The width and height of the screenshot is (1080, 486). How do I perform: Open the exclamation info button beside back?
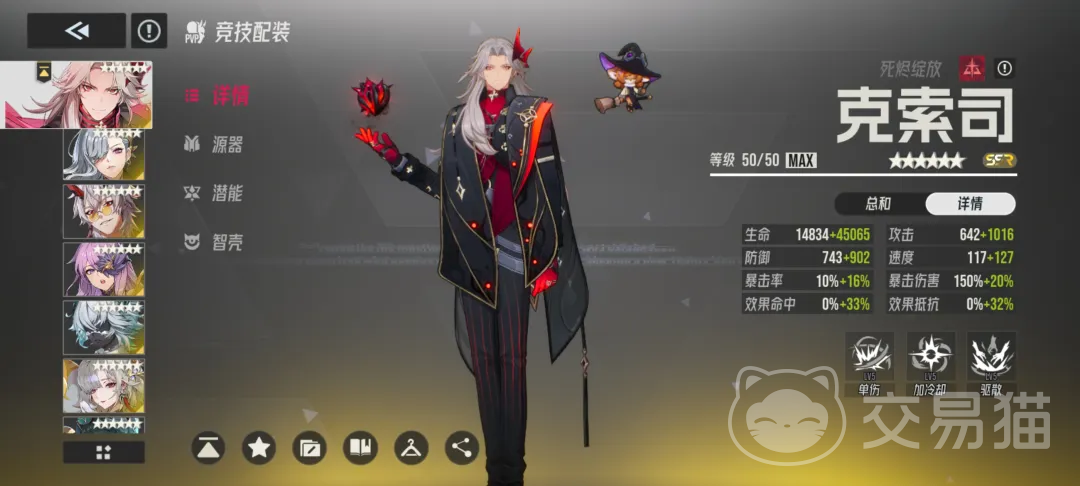149,31
